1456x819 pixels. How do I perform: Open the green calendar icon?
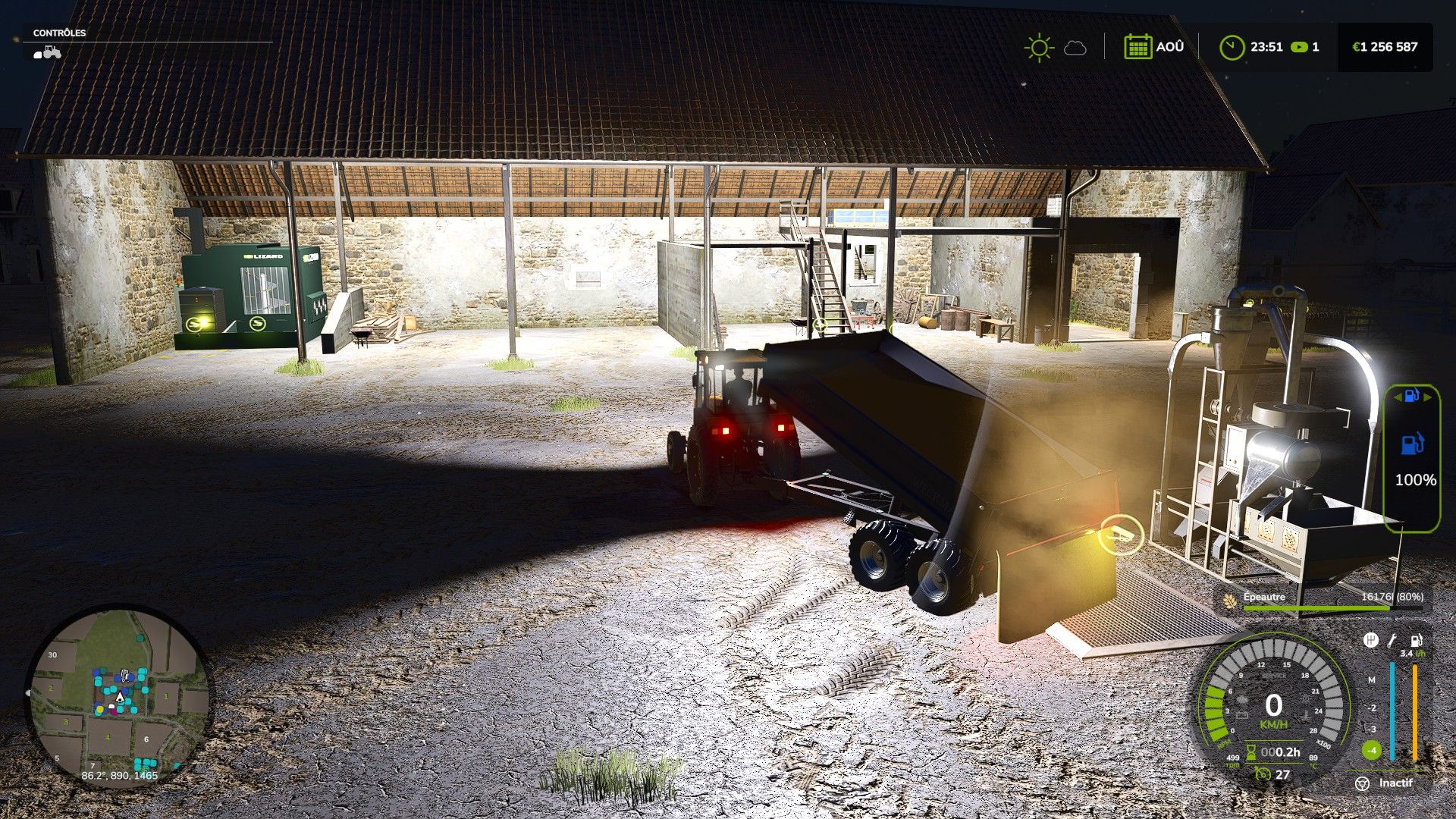[x=1137, y=47]
